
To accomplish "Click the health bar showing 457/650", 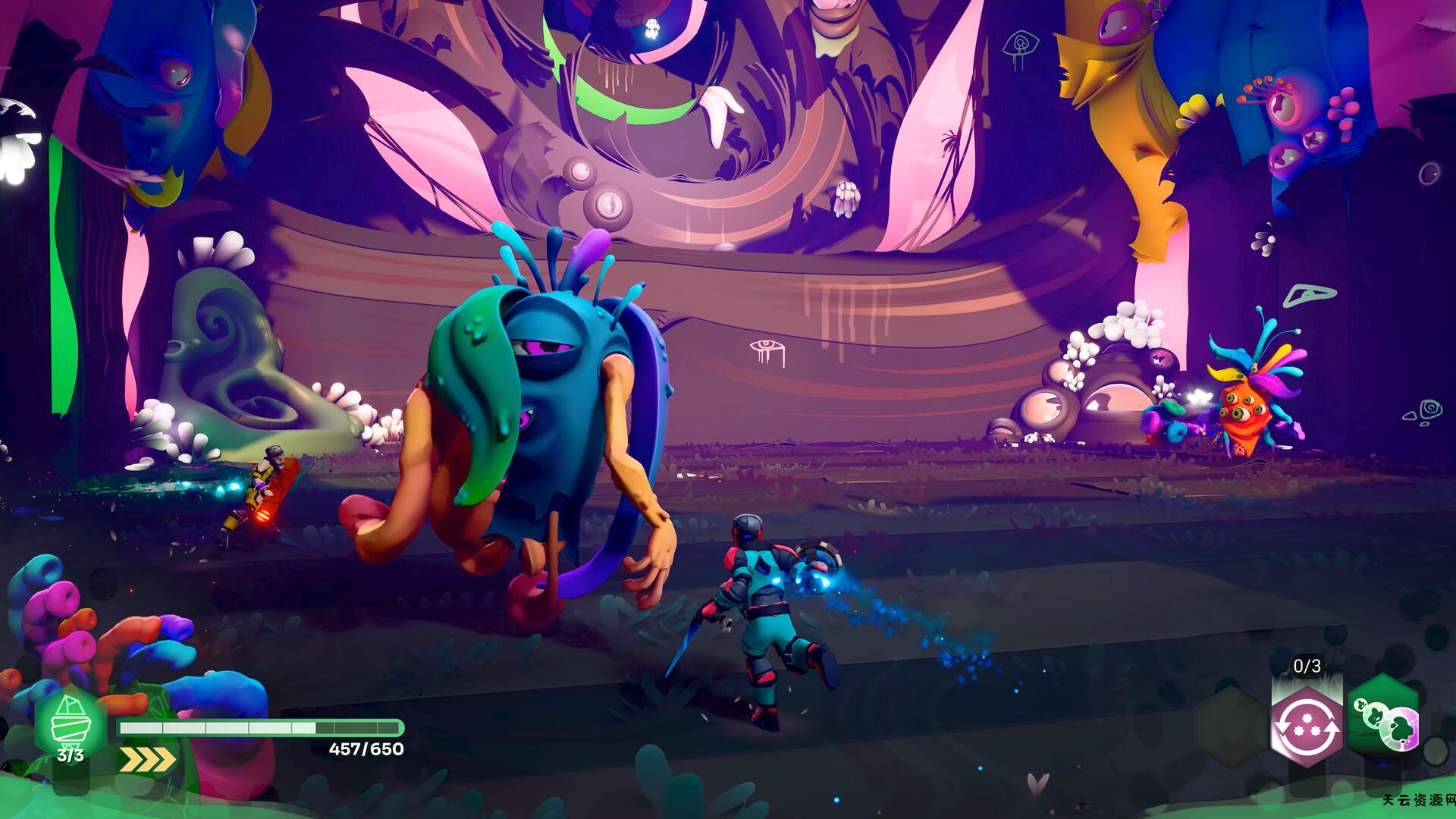I will 261,726.
